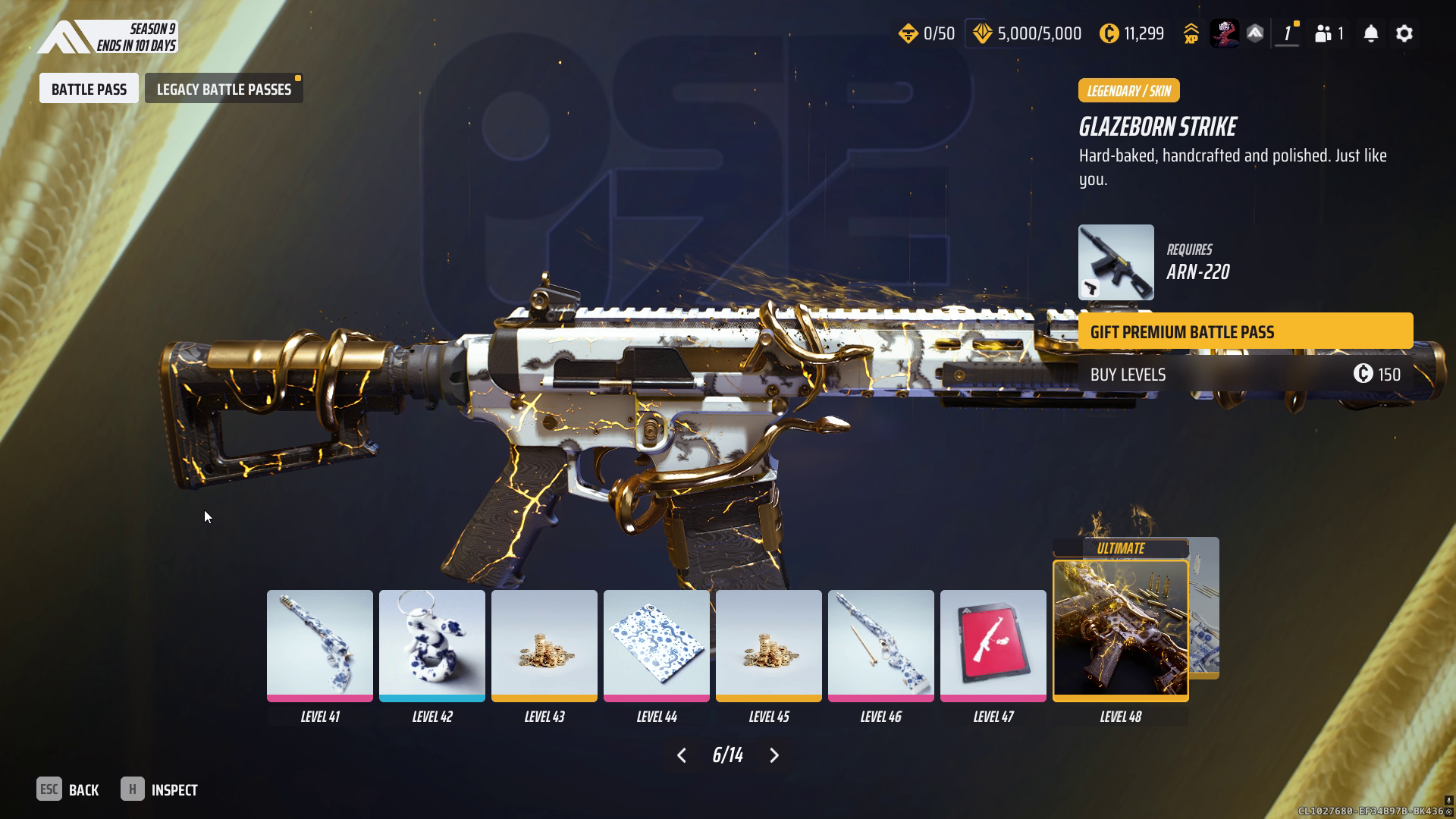Click Gift Premium Battle Pass button
1456x819 pixels.
(1245, 331)
